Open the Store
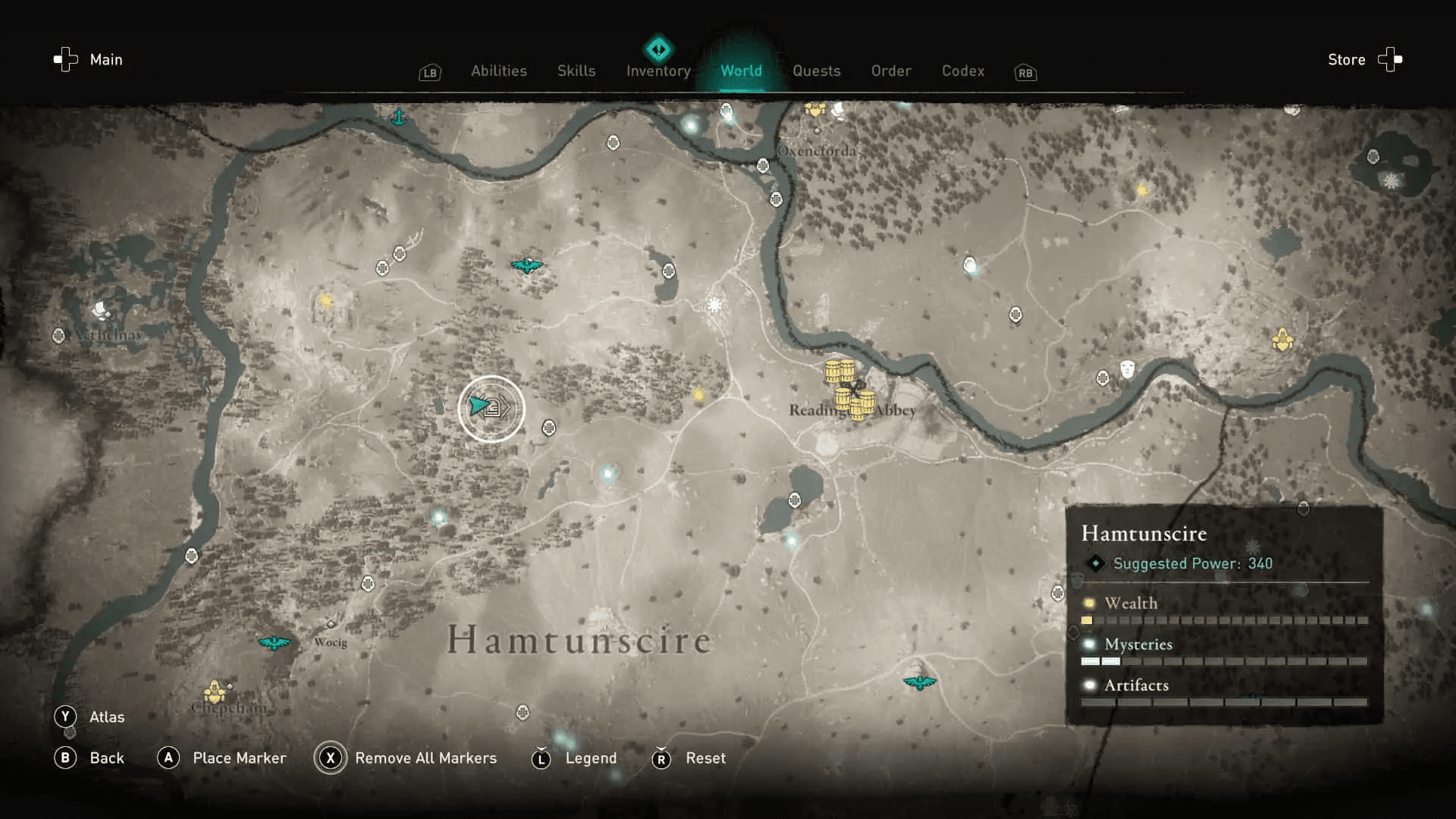 tap(1346, 59)
